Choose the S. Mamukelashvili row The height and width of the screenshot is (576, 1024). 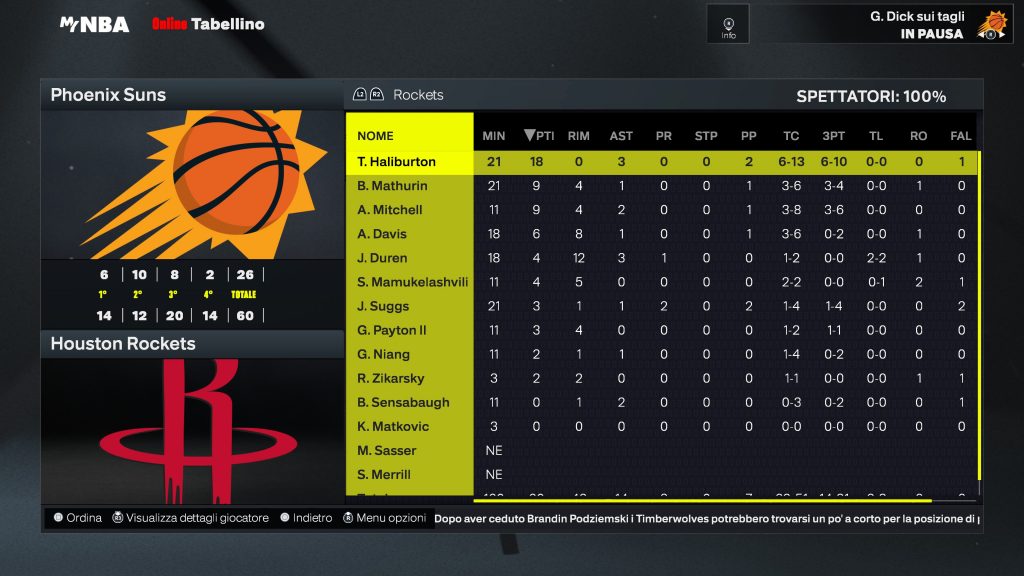[412, 282]
